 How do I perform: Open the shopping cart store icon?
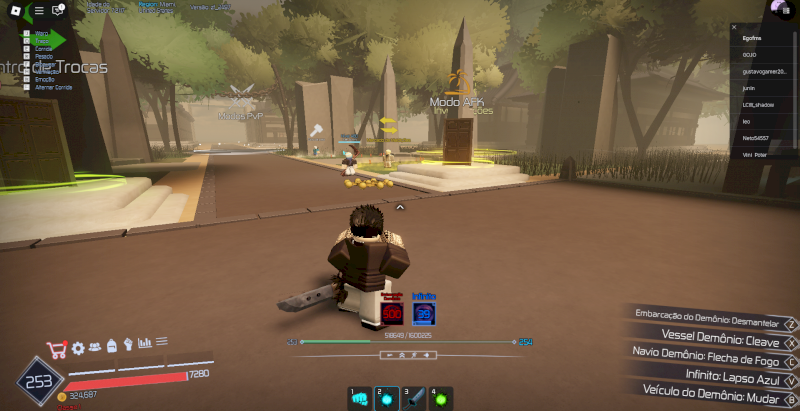pyautogui.click(x=56, y=349)
